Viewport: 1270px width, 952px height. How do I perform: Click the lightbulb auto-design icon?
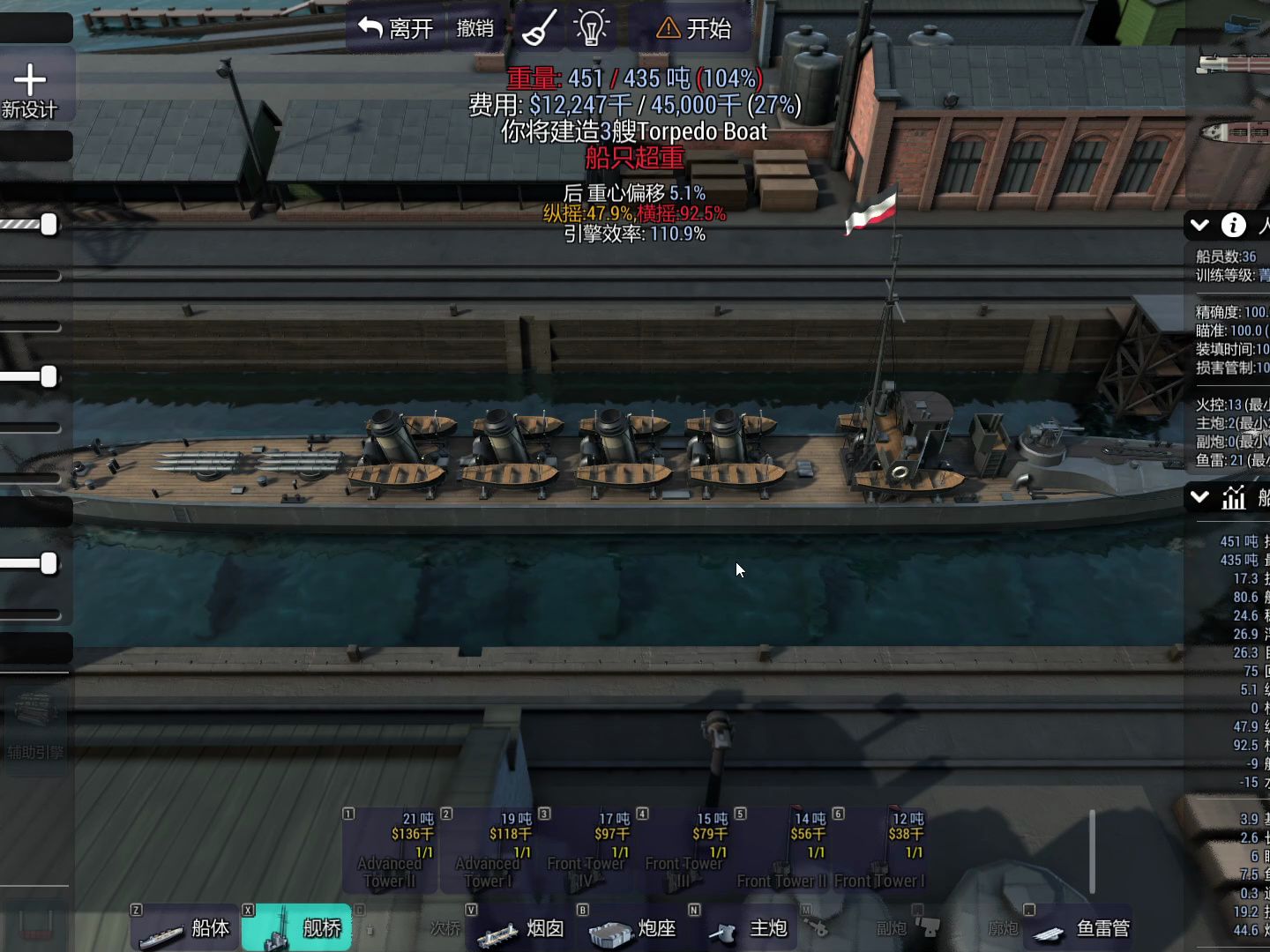[592, 29]
